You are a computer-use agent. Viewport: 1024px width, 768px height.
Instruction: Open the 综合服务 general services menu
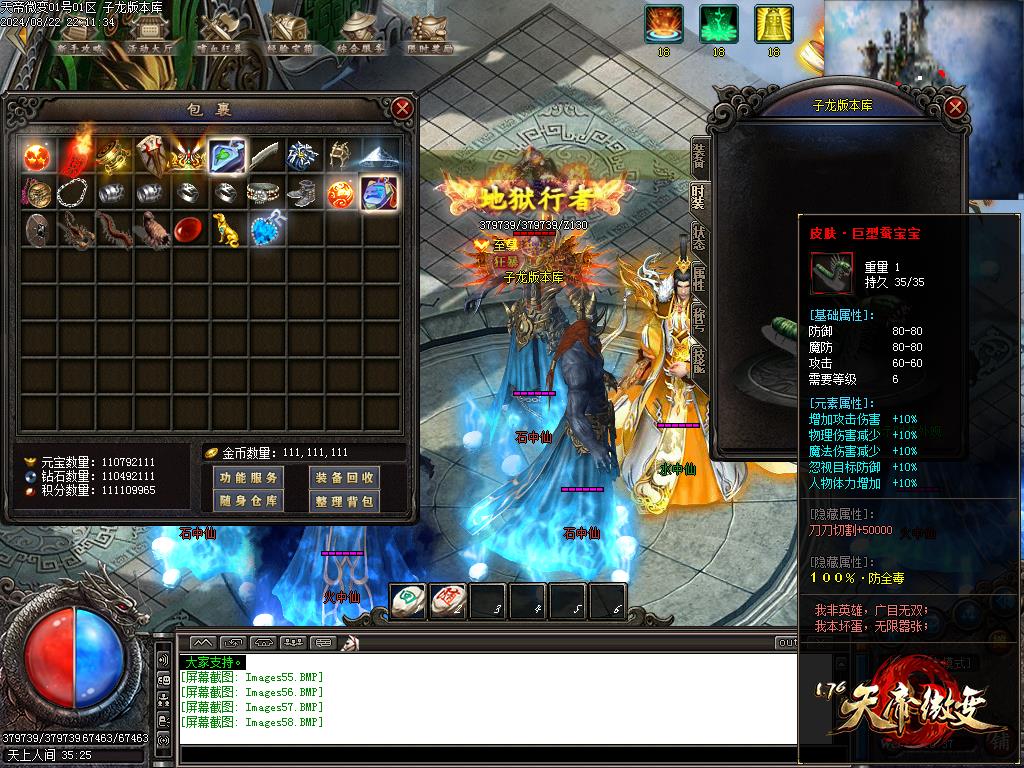[360, 34]
